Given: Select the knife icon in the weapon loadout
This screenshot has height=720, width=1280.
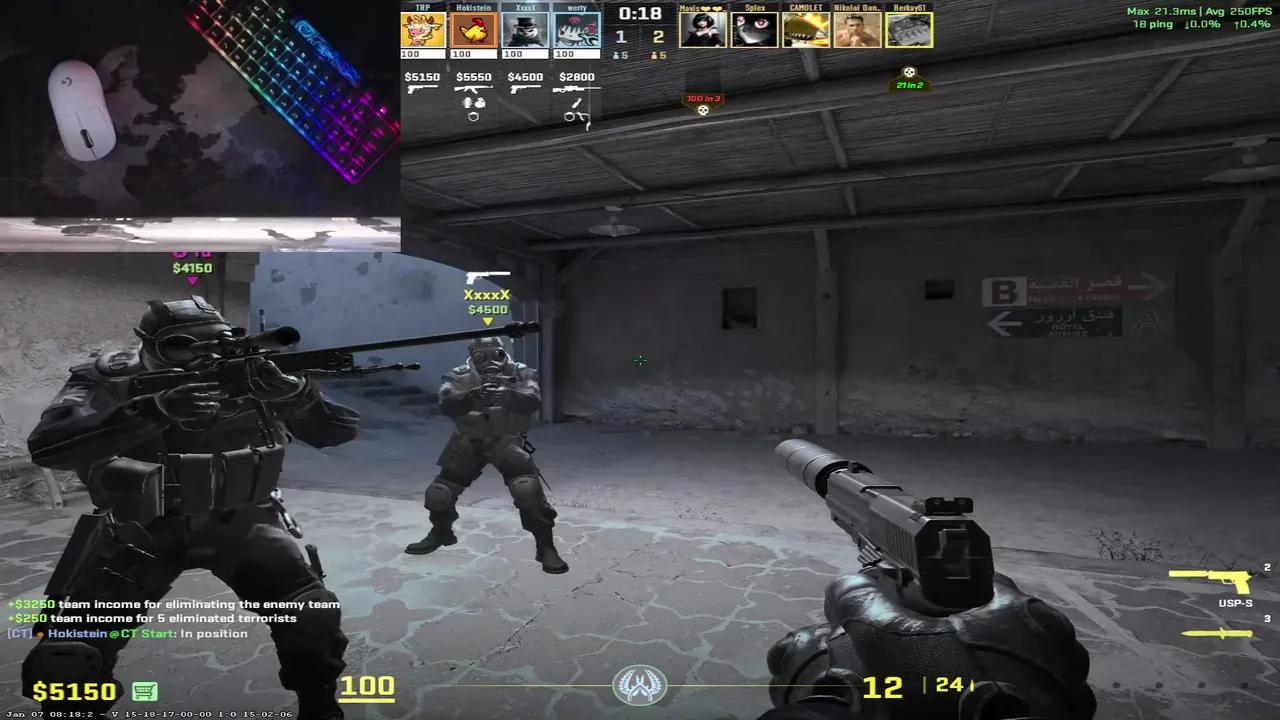Looking at the screenshot, I should [1220, 633].
